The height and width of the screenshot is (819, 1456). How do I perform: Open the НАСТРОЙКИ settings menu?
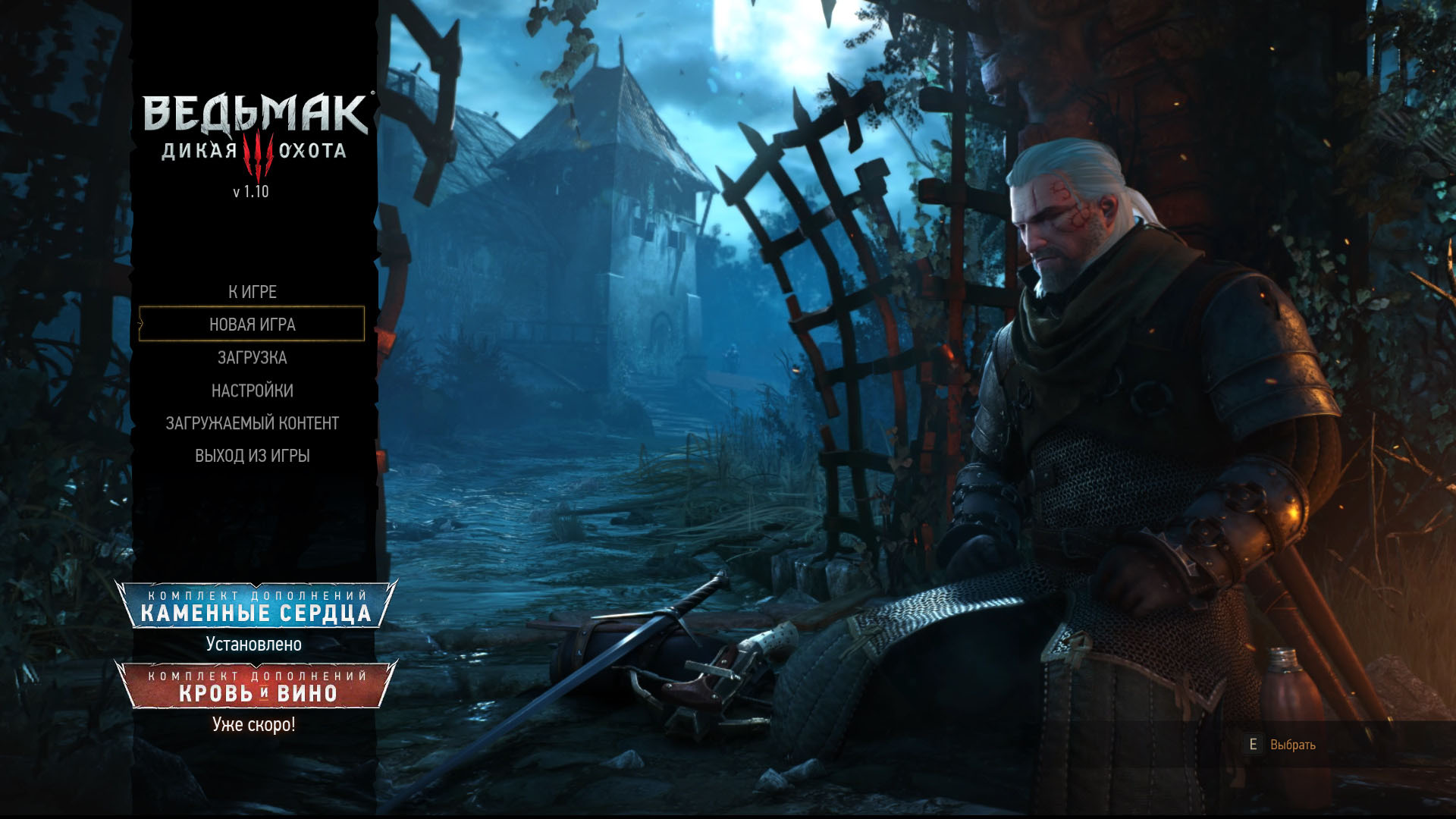click(x=253, y=391)
